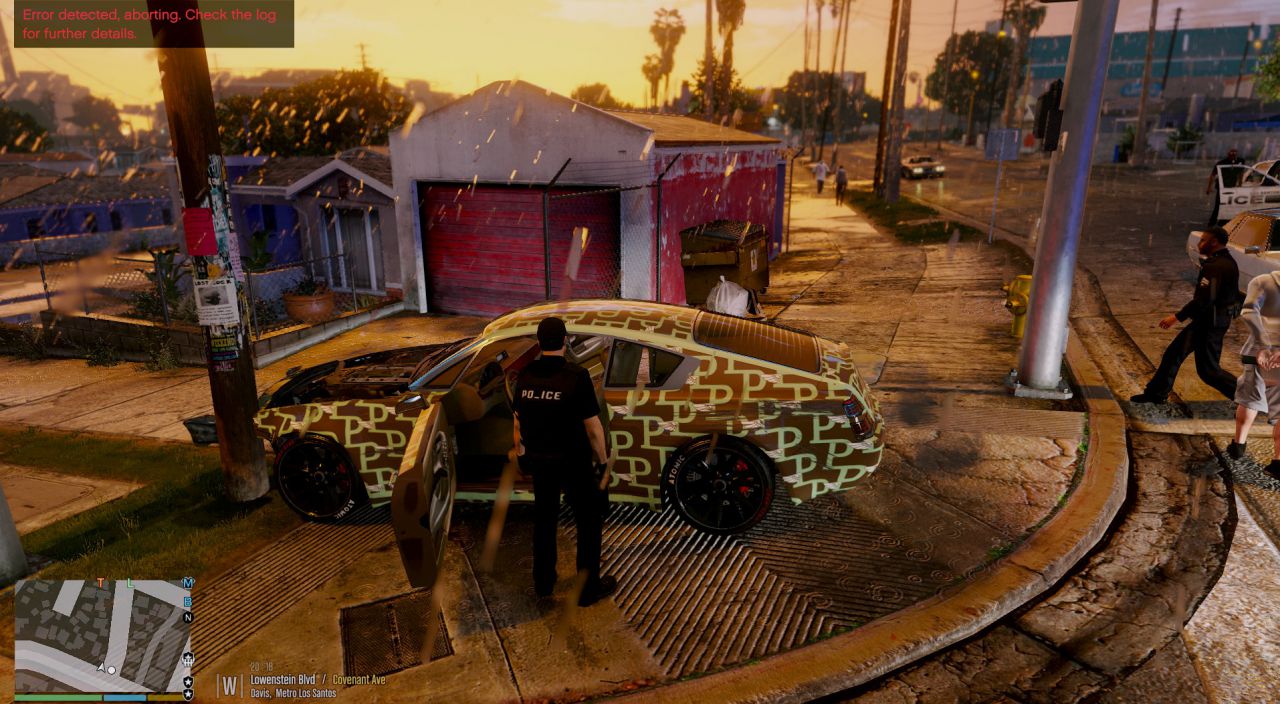Click the Lowenstein Blvd street name label

[283, 679]
